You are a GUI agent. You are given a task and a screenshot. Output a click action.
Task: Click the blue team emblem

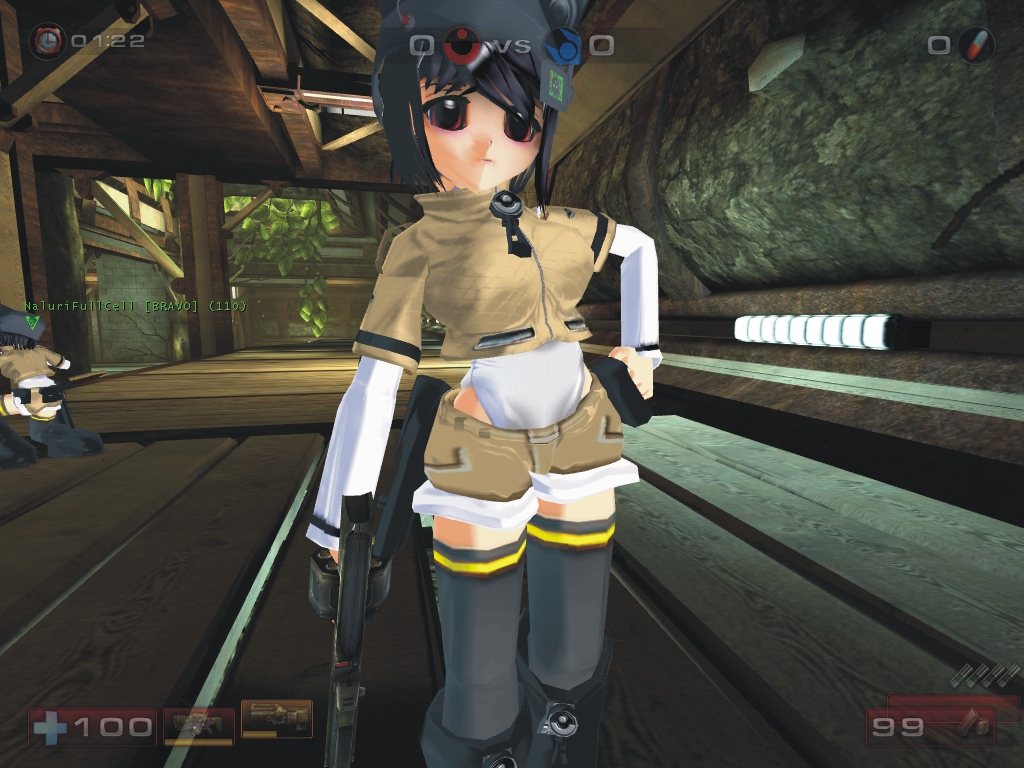click(561, 45)
